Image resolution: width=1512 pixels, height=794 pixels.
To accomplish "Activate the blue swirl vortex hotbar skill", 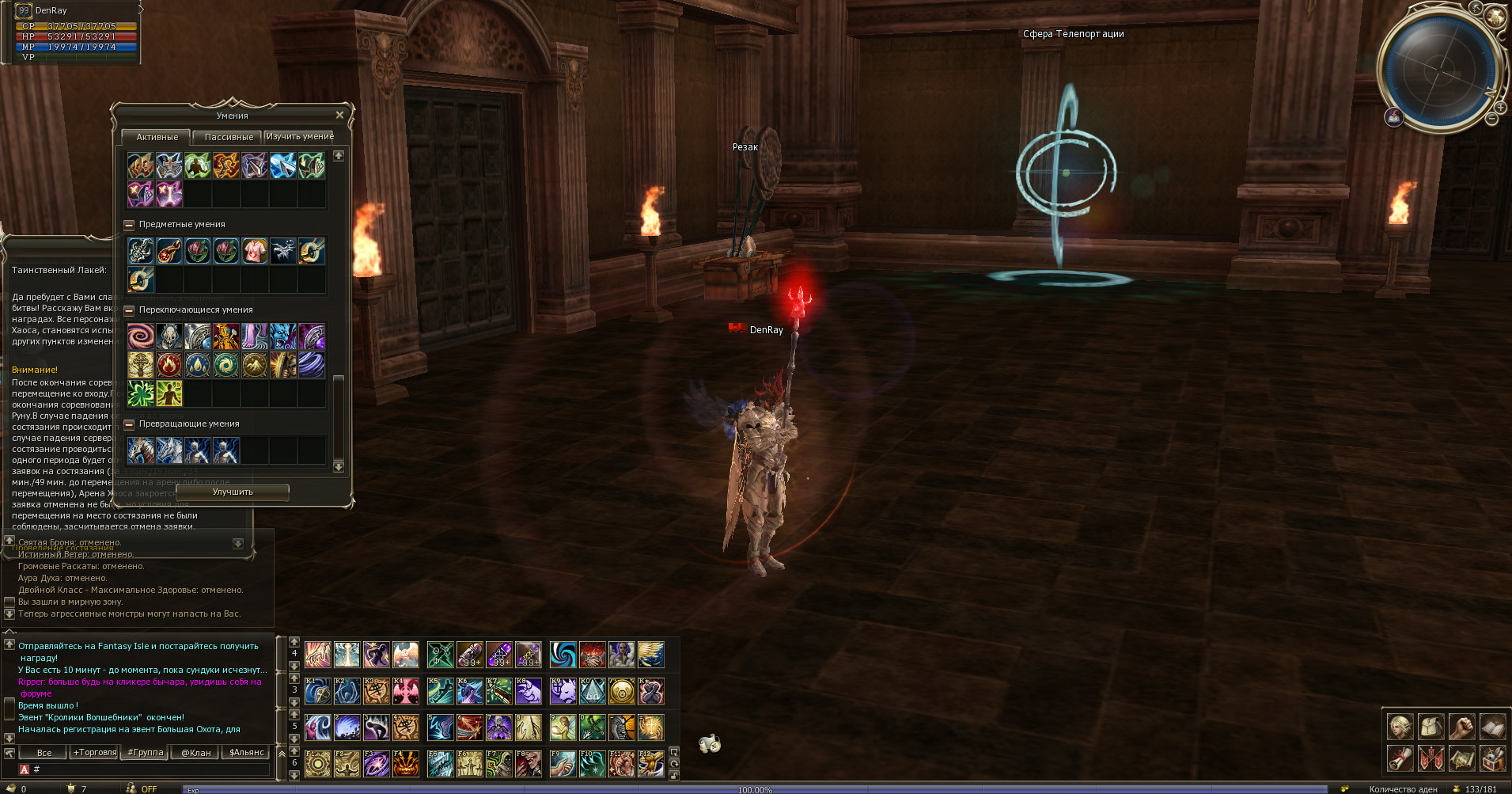I will coord(563,655).
